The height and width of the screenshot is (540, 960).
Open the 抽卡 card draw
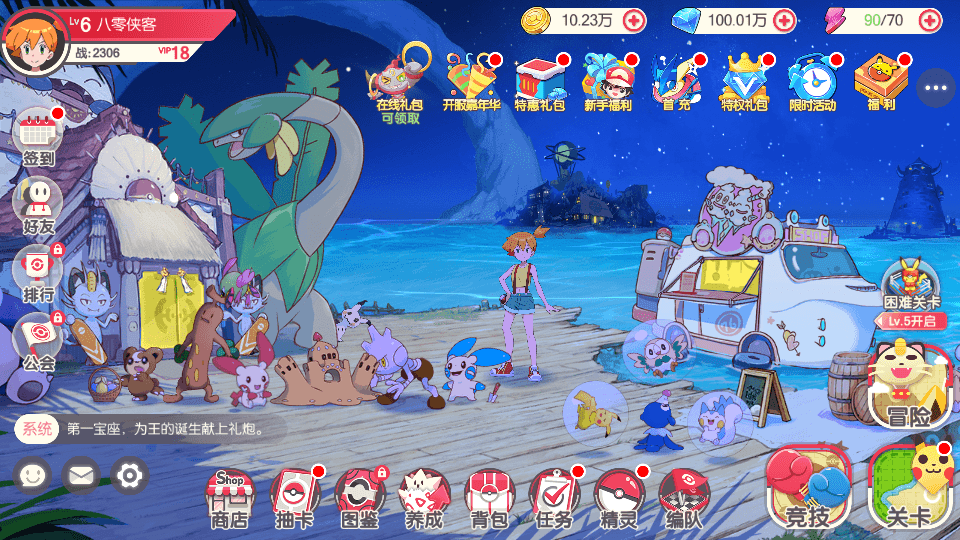(x=294, y=497)
